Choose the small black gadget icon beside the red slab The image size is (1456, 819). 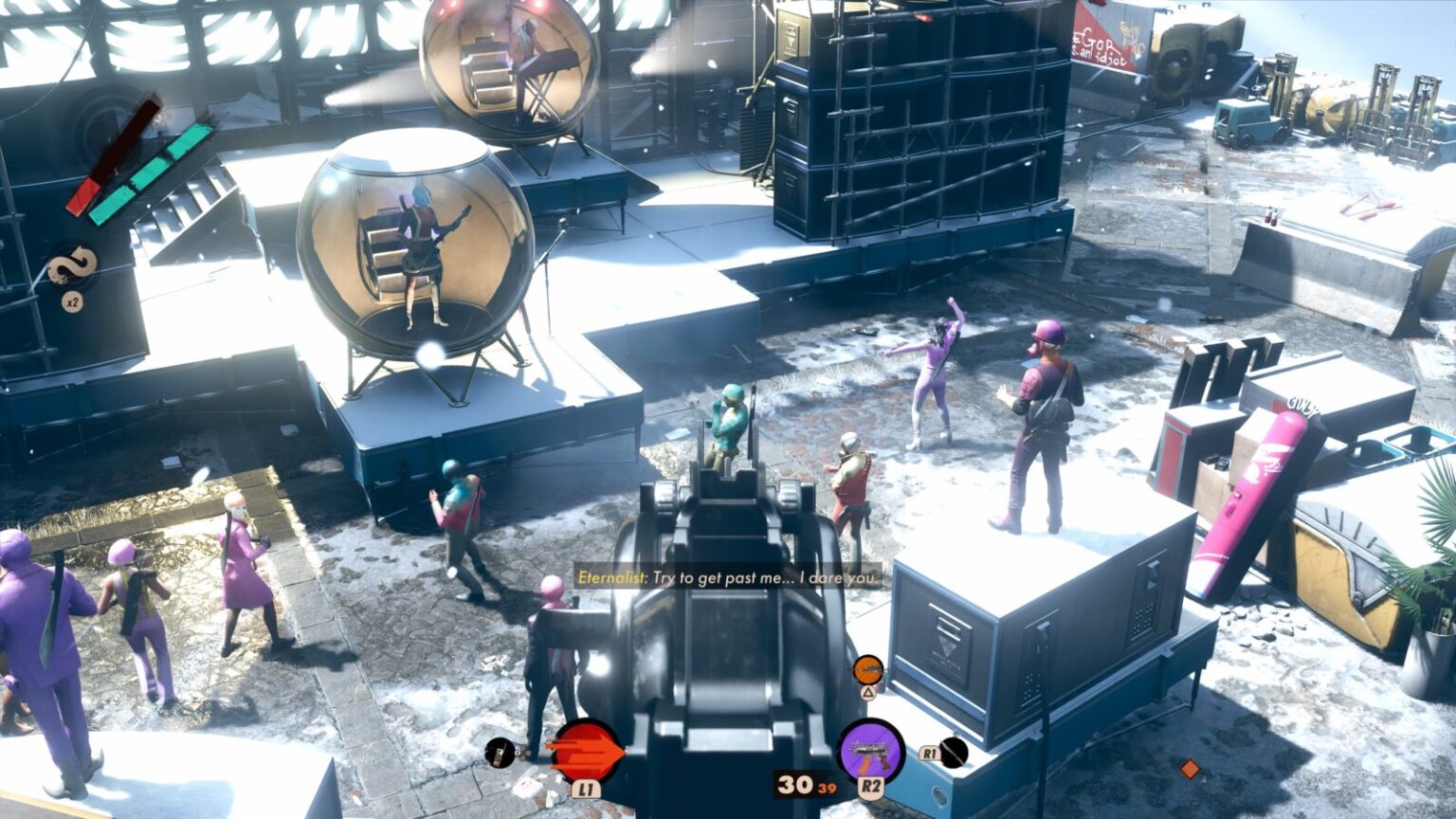(500, 754)
